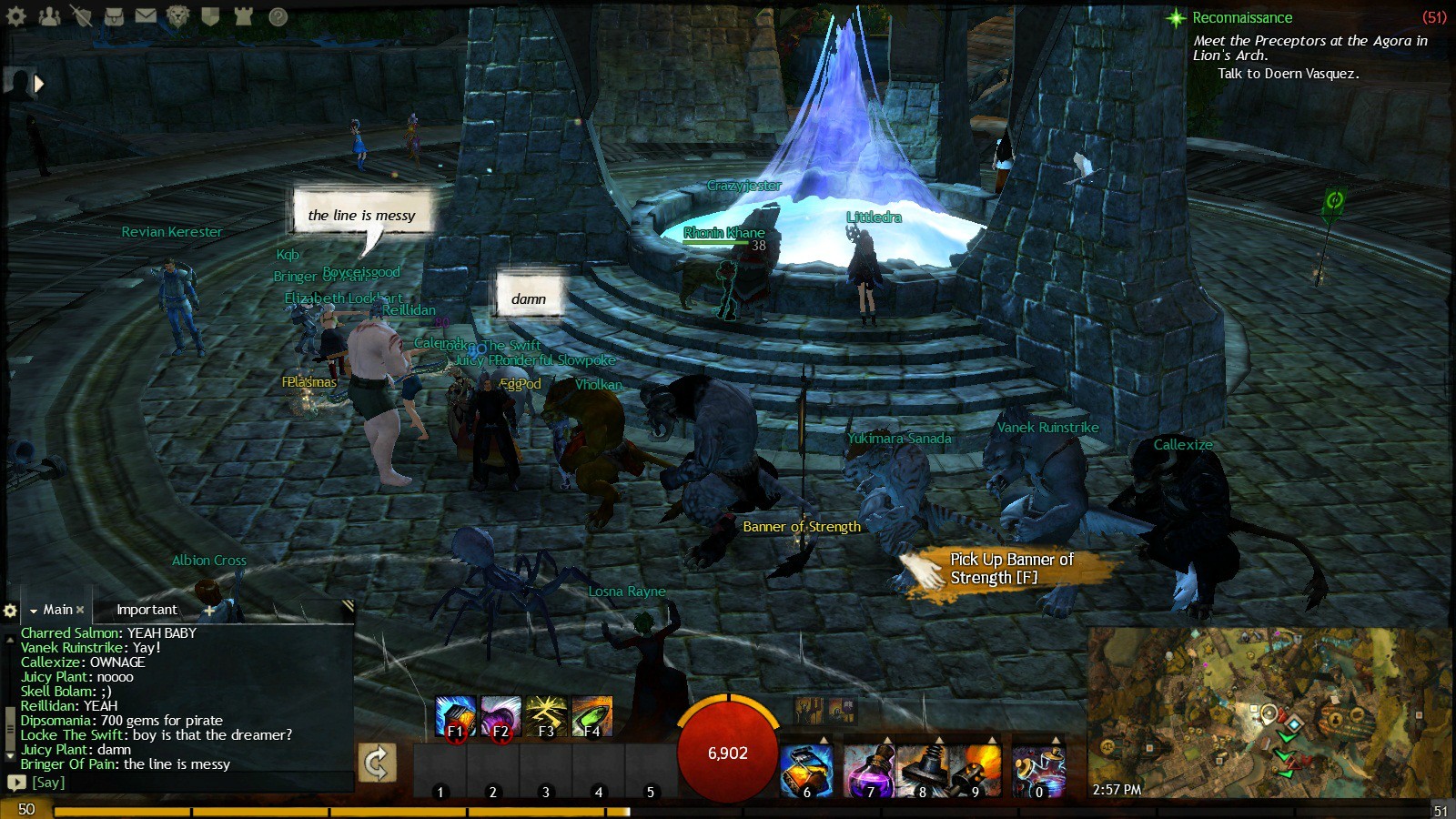
Task: Select the Reconnaissance story objective tracker
Action: [x=1241, y=17]
